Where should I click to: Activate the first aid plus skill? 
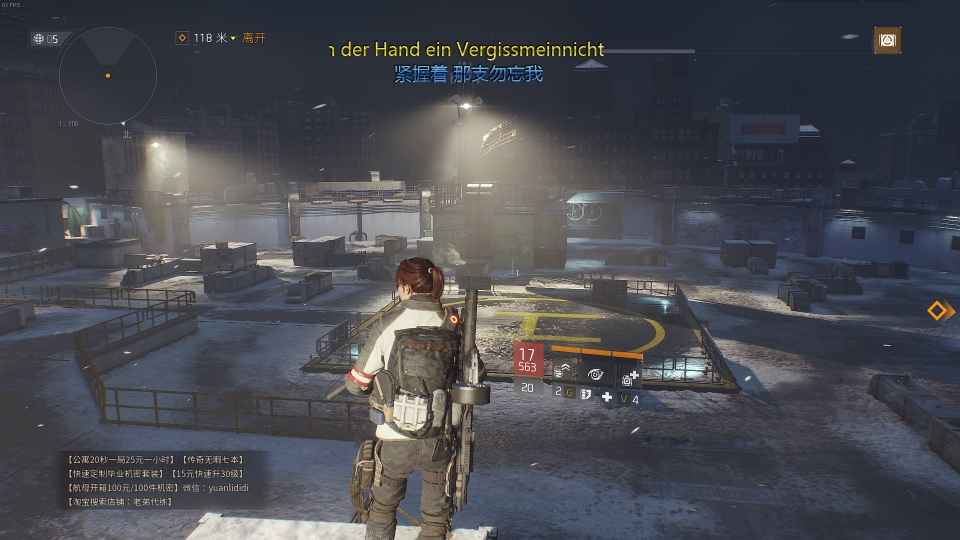click(629, 376)
